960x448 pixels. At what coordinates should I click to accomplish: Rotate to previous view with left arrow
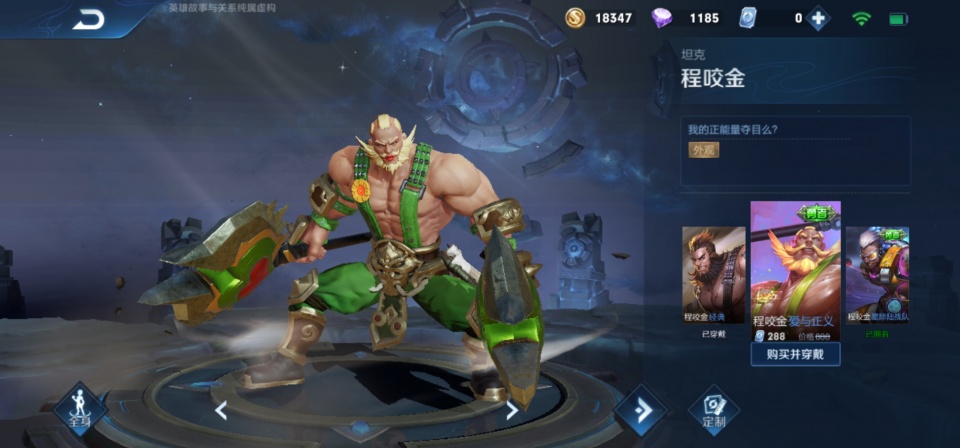[221, 409]
